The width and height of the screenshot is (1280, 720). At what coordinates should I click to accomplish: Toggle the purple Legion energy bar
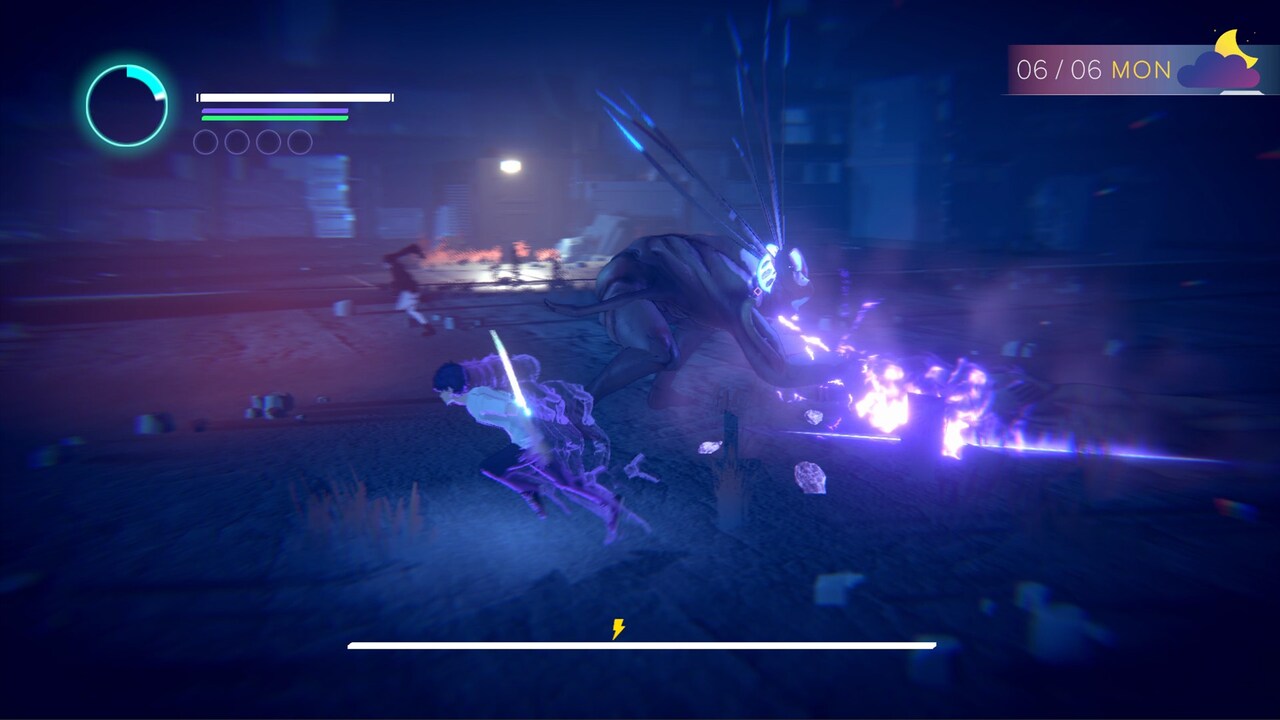[275, 110]
